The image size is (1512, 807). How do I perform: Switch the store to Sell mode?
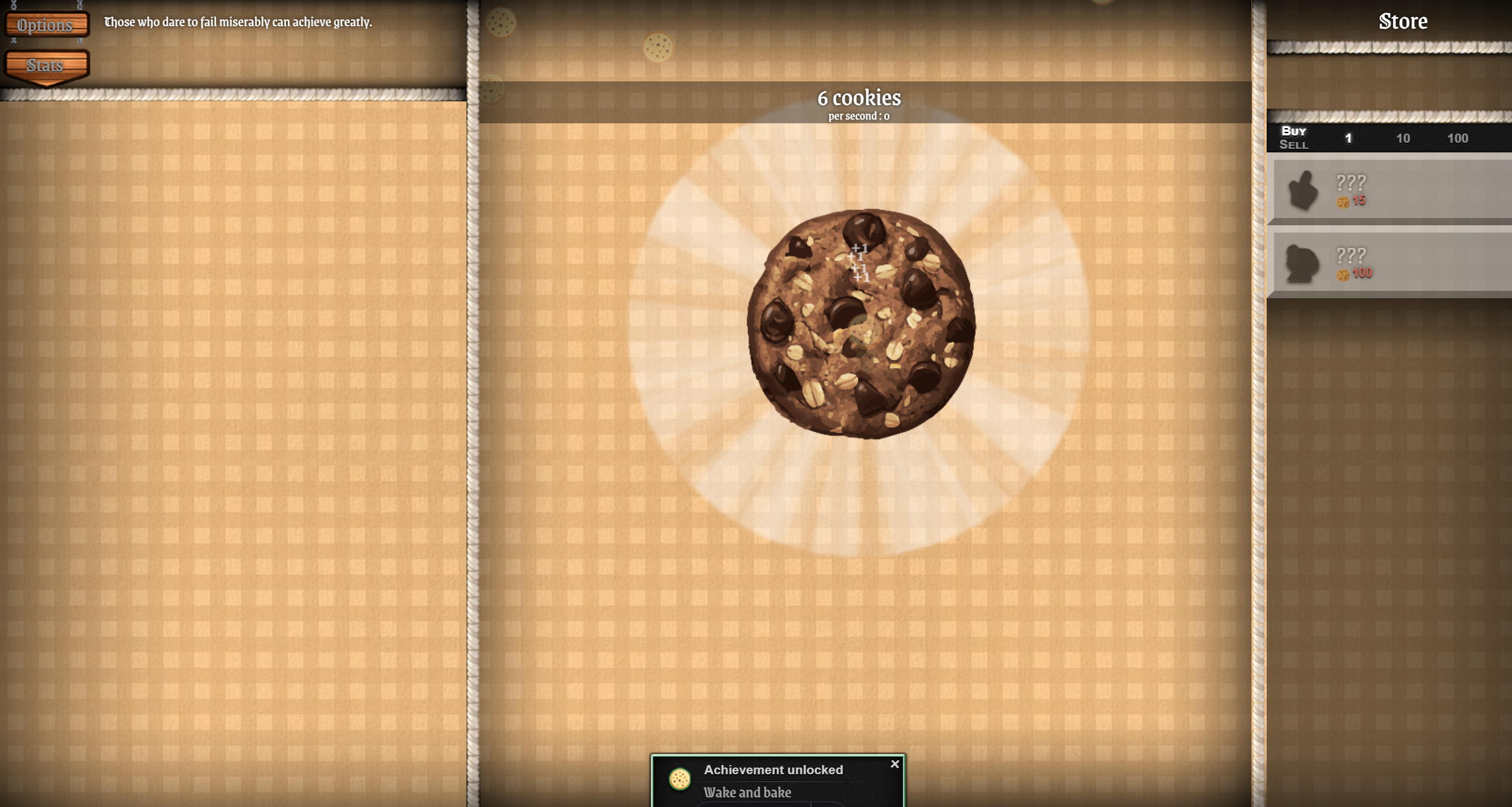pyautogui.click(x=1295, y=145)
